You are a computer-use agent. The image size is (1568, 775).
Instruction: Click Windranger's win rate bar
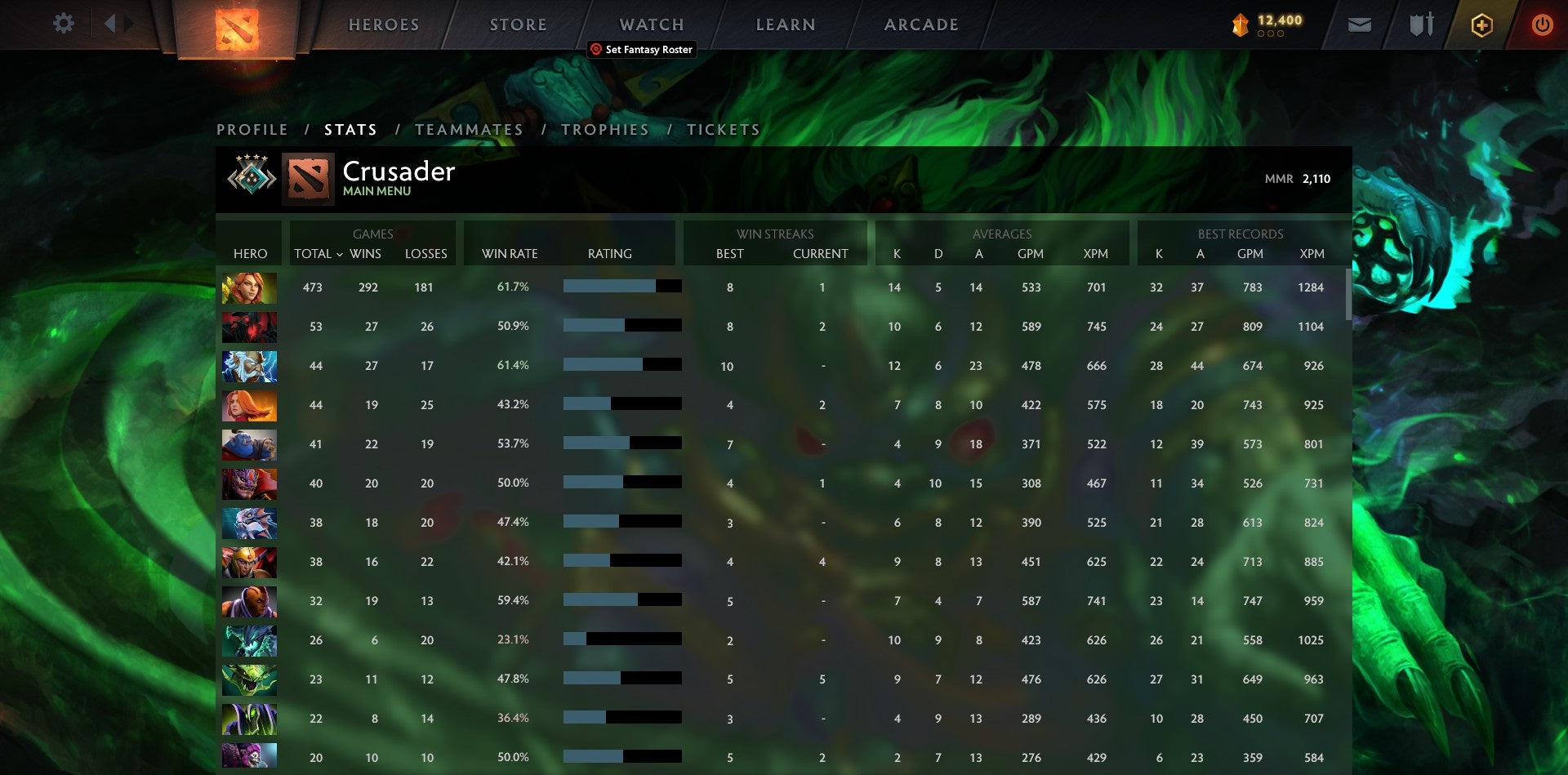621,287
